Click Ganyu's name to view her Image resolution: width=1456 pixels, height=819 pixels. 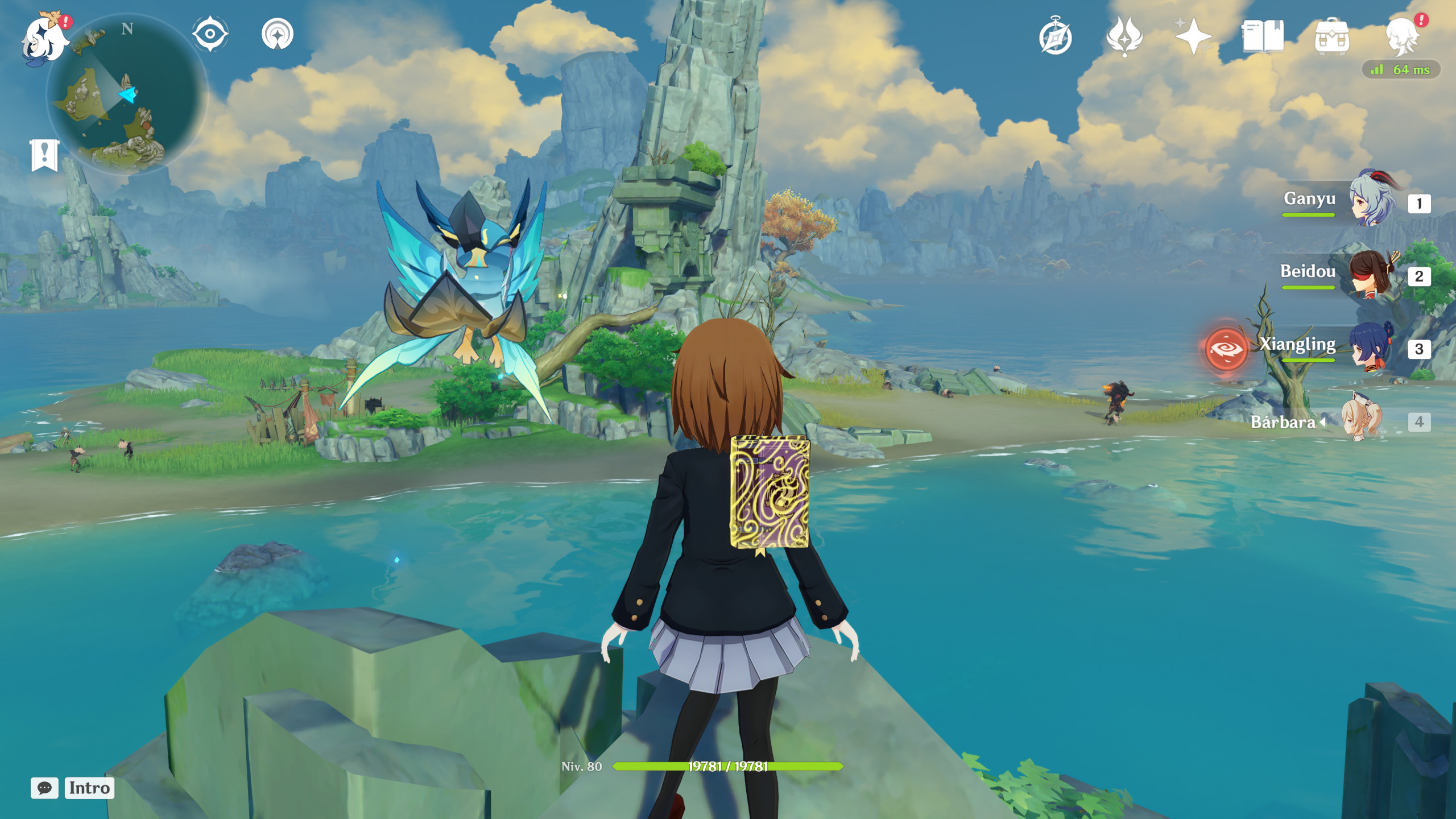tap(1310, 199)
